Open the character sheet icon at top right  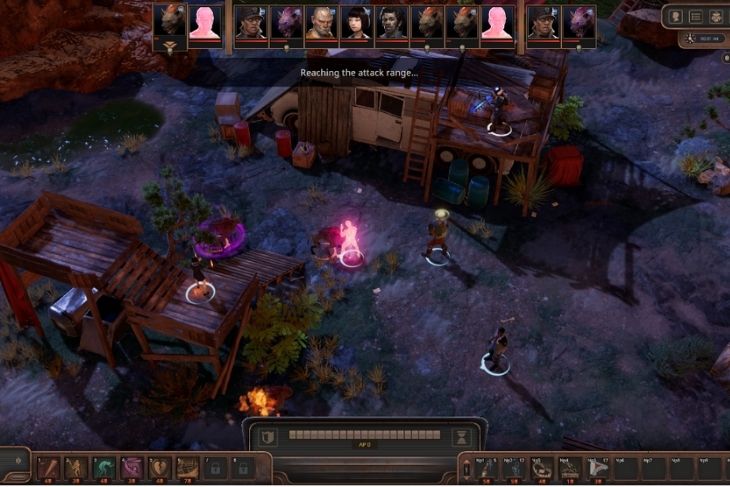676,16
